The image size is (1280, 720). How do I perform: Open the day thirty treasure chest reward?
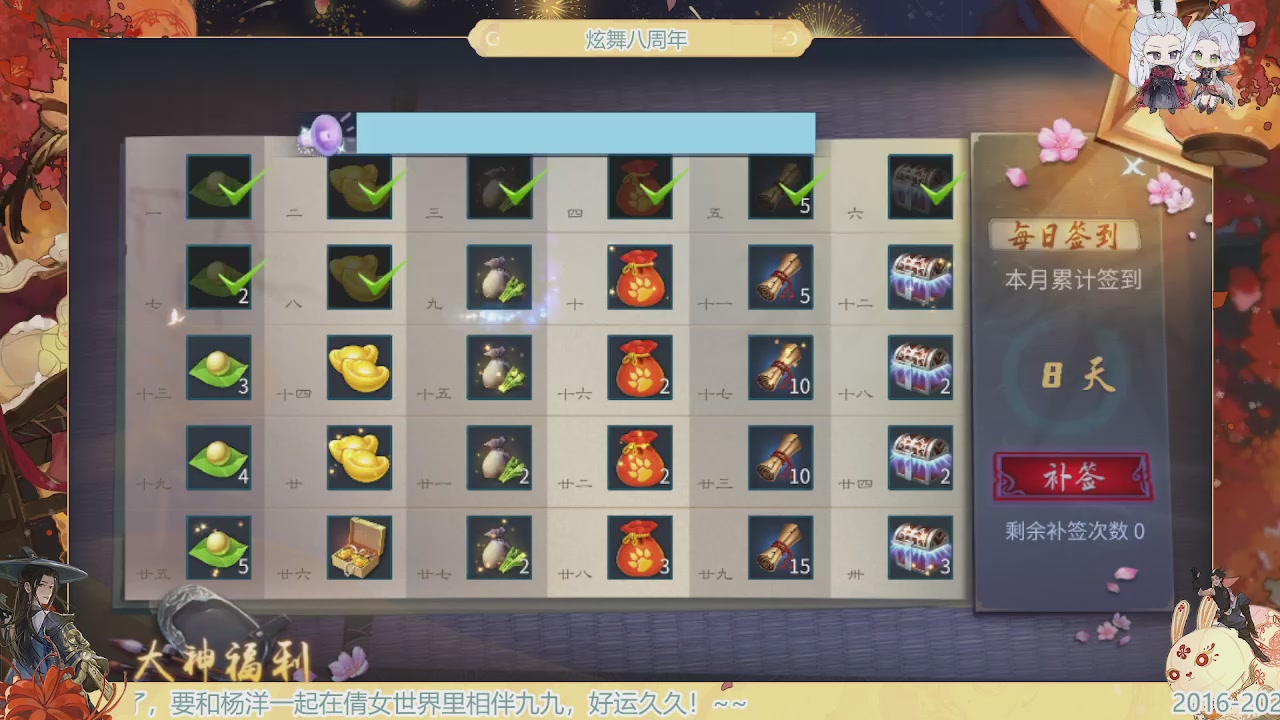(x=920, y=548)
